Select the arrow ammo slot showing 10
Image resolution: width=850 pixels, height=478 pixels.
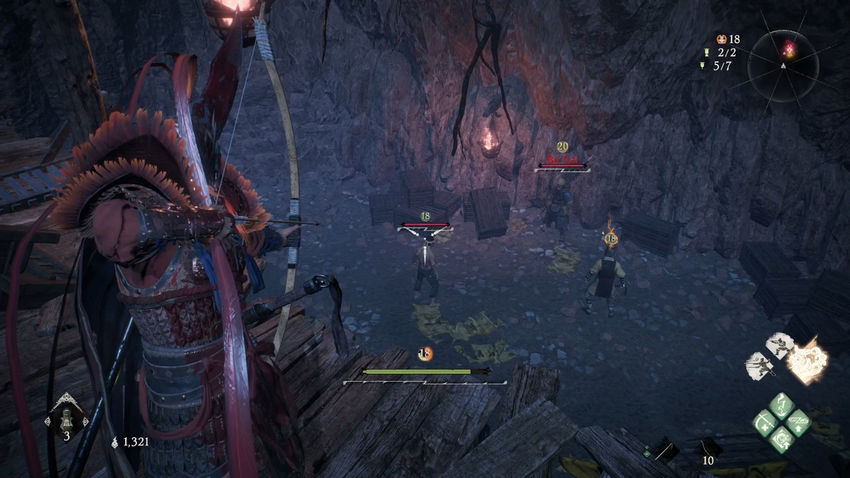(x=707, y=451)
